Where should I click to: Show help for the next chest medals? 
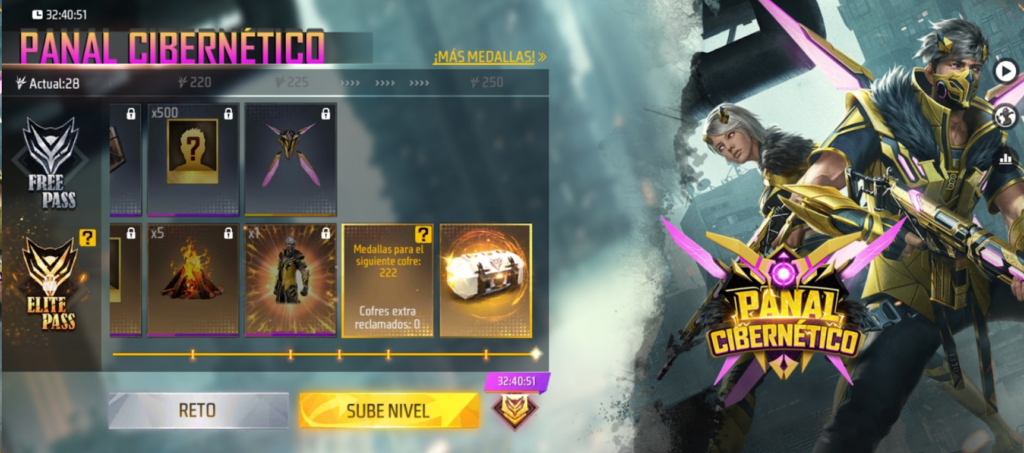point(423,234)
